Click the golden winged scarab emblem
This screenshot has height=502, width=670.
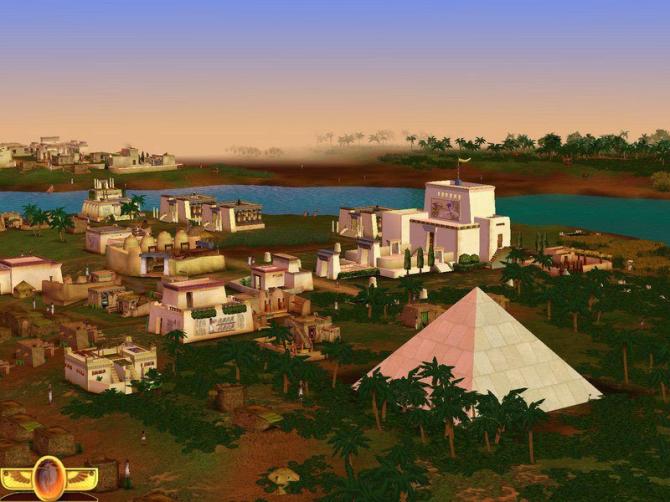(x=48, y=478)
